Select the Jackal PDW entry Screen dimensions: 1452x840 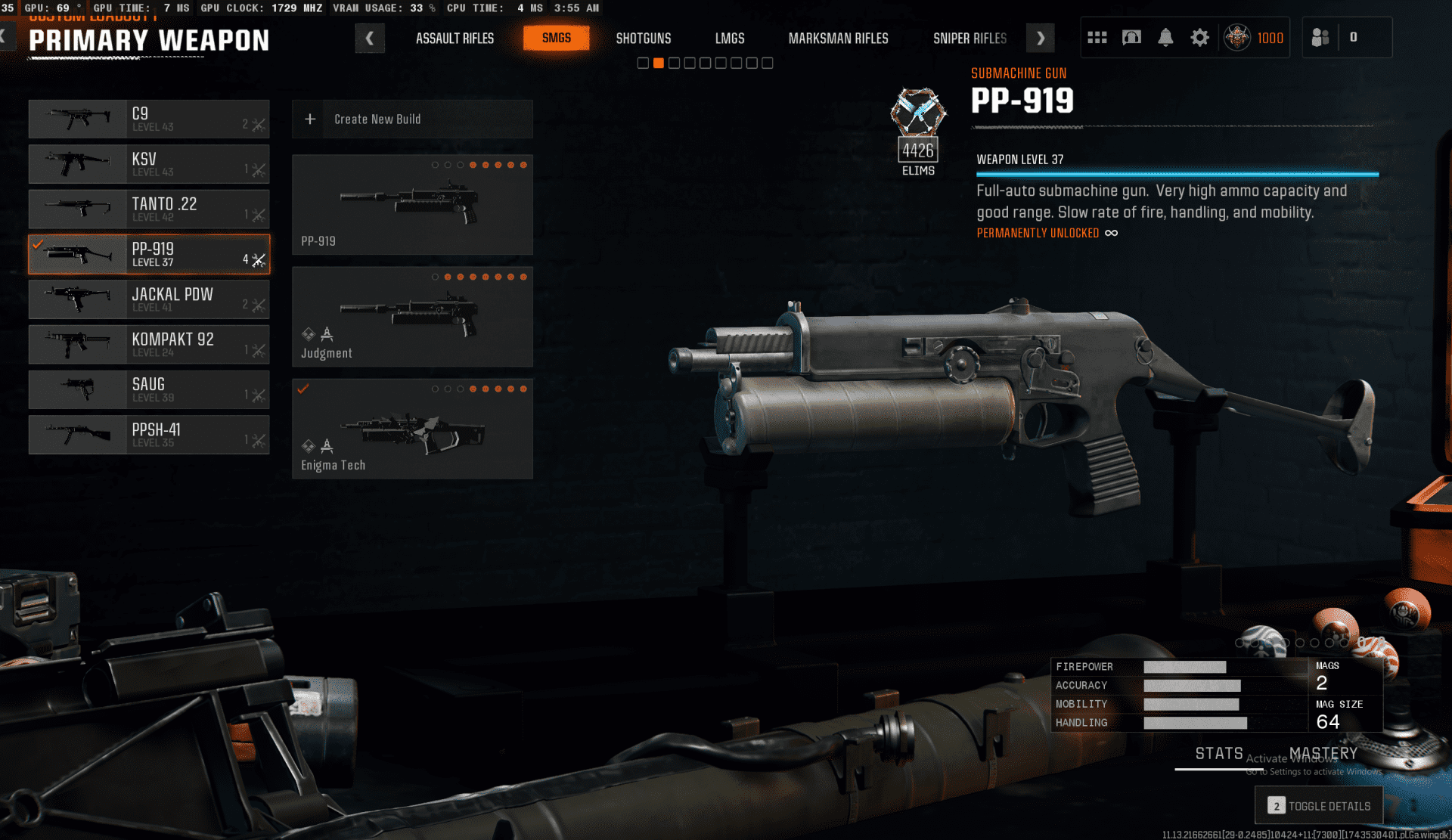click(x=149, y=299)
